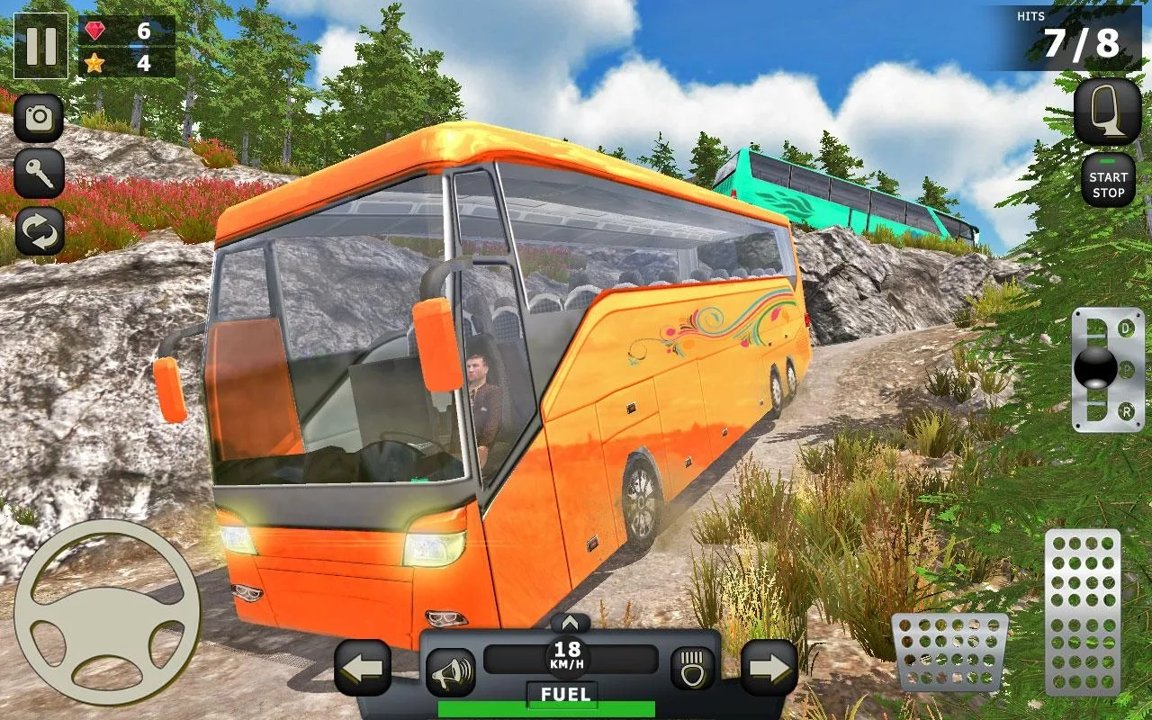Open the side mirror view button
1152x720 pixels.
pyautogui.click(x=1108, y=111)
